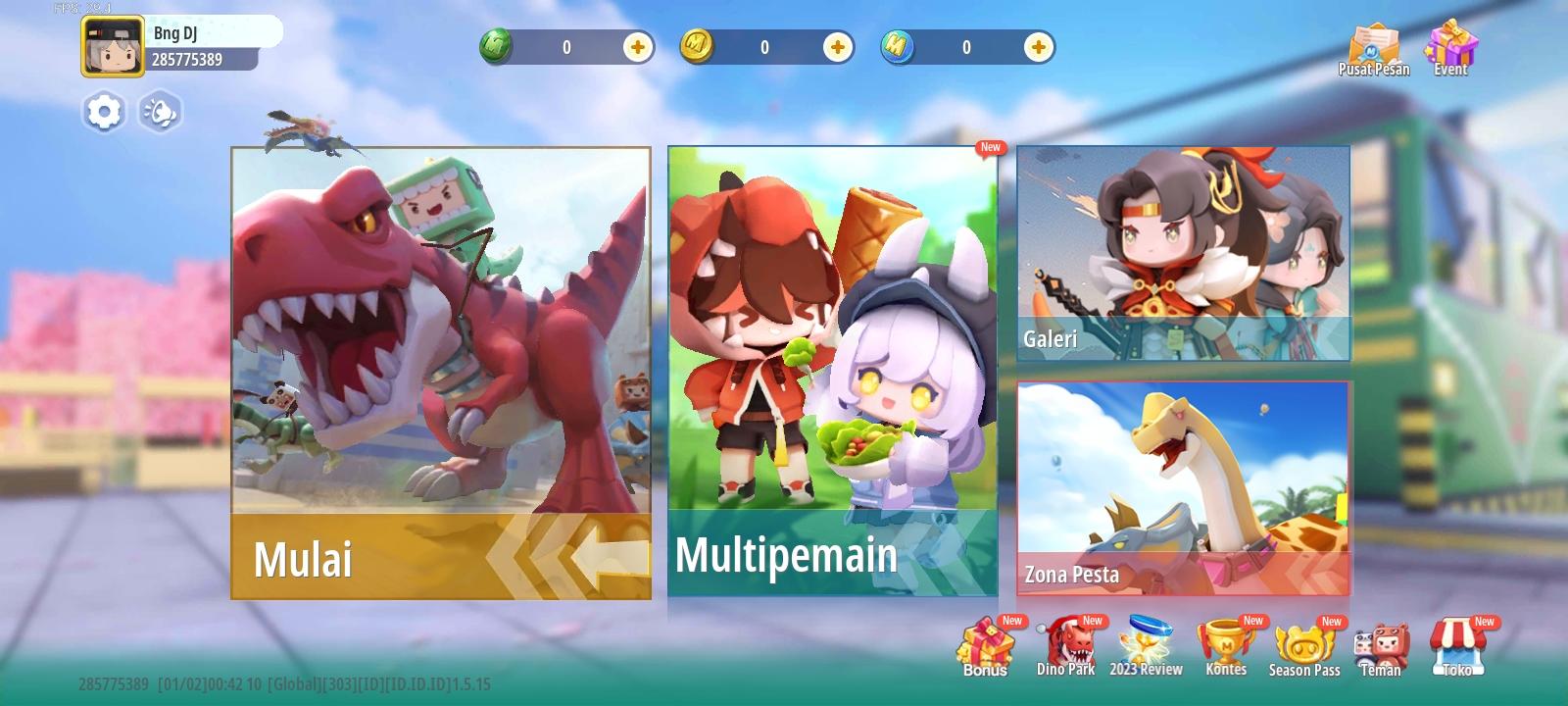This screenshot has width=1568, height=706.
Task: Add gold coins with the plus button
Action: click(x=836, y=45)
